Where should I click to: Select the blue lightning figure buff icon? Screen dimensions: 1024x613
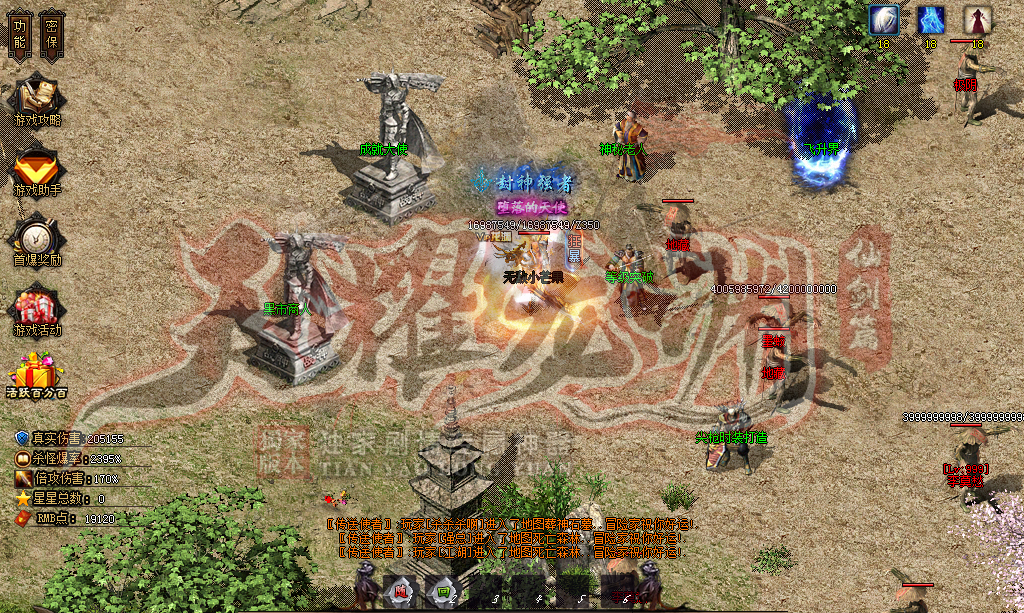coord(931,20)
